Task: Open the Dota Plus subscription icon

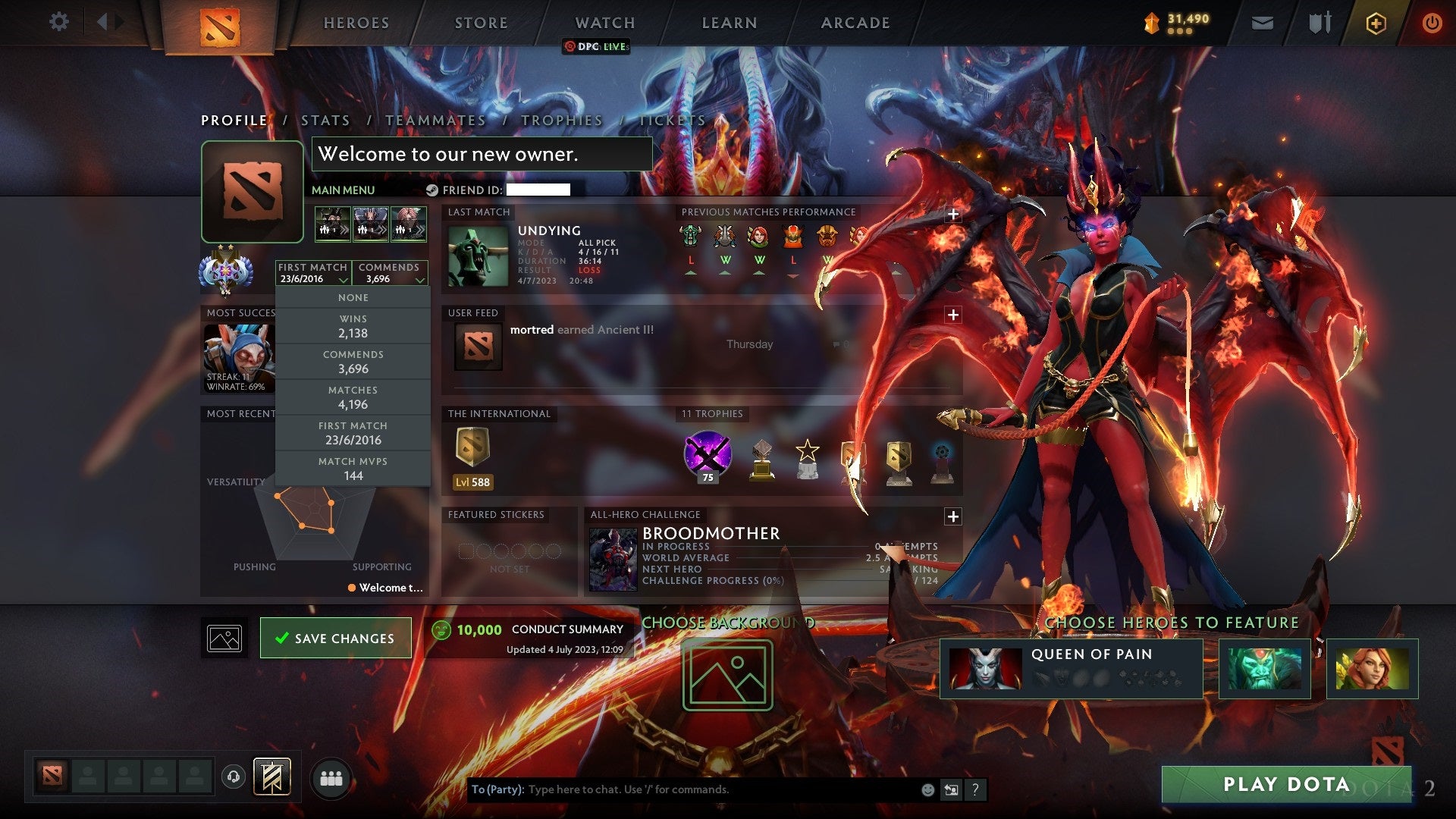Action: (1376, 23)
